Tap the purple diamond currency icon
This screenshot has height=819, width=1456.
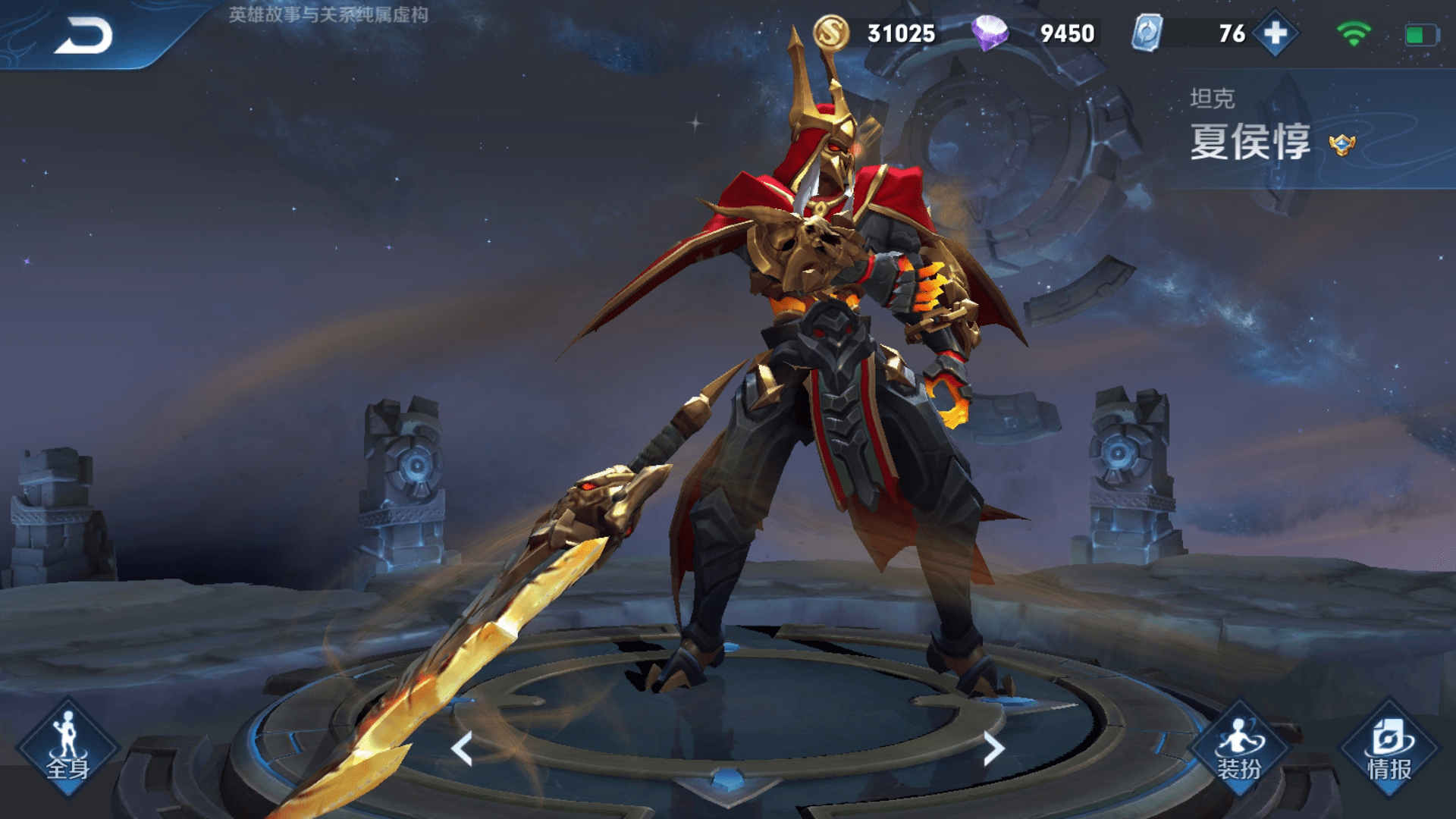pos(990,33)
